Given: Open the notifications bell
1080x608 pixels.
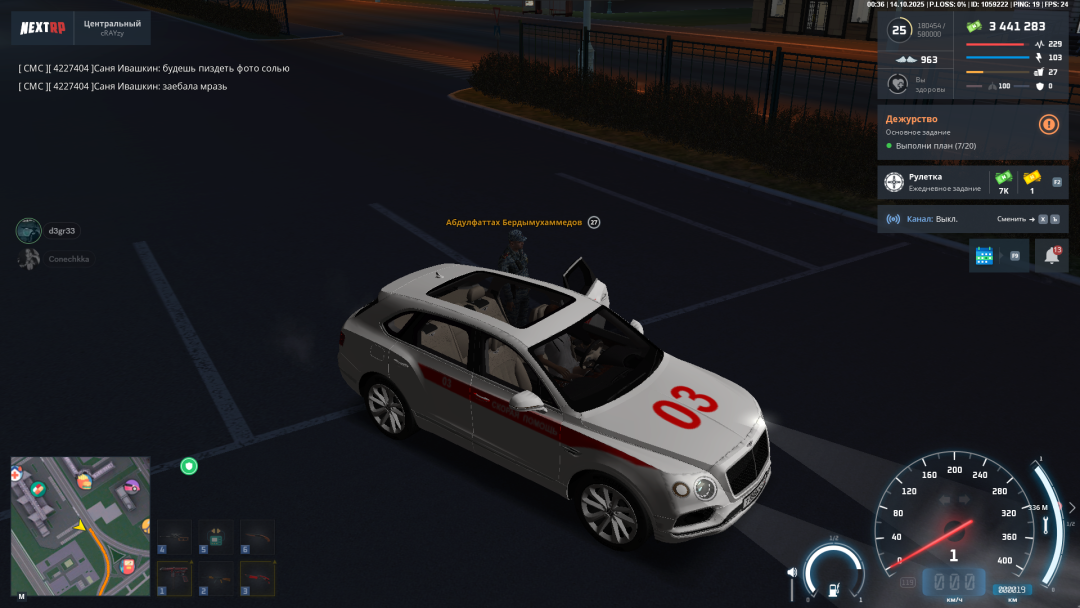Looking at the screenshot, I should (x=1052, y=255).
